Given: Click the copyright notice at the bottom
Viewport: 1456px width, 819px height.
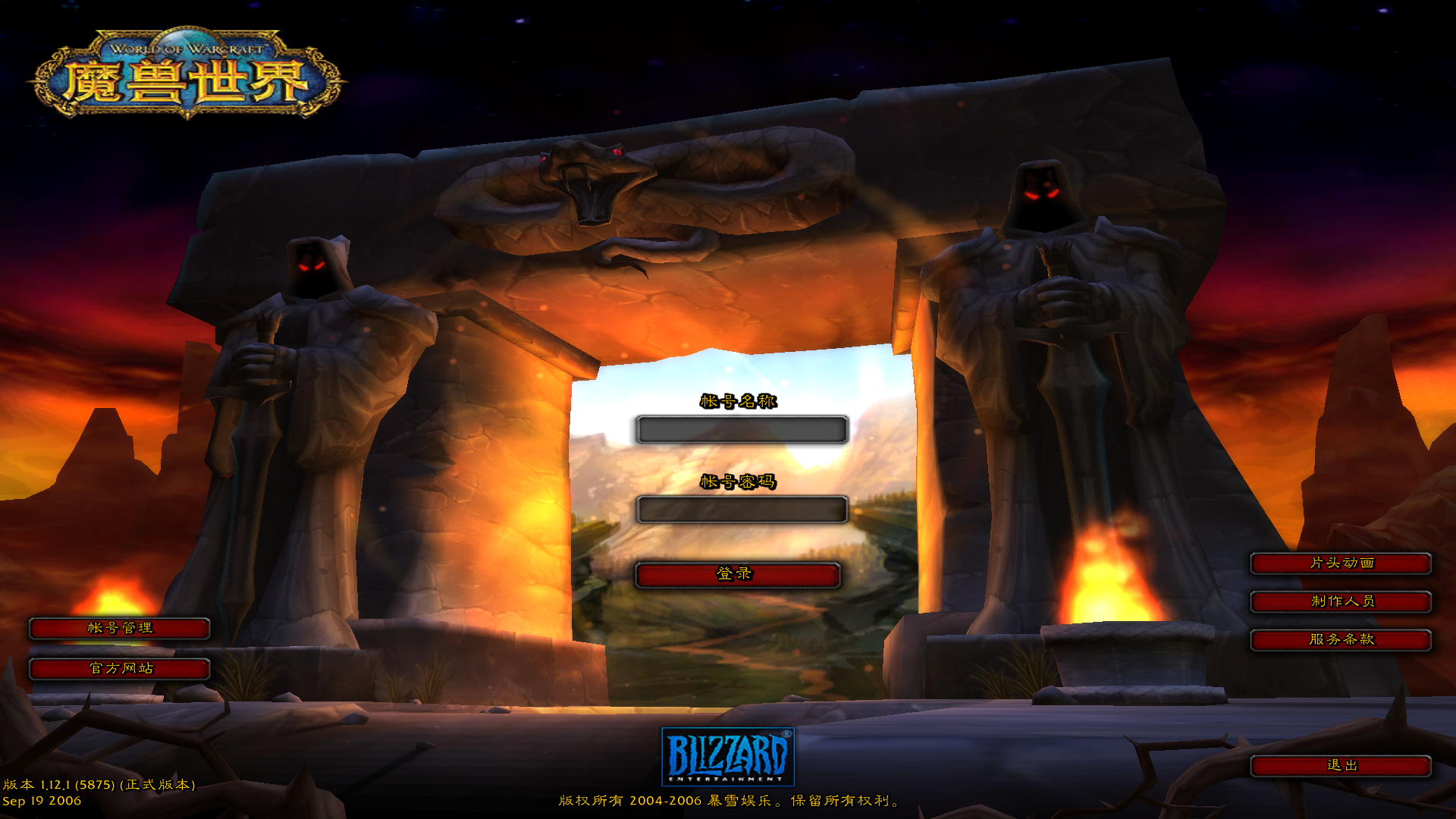Looking at the screenshot, I should (728, 802).
